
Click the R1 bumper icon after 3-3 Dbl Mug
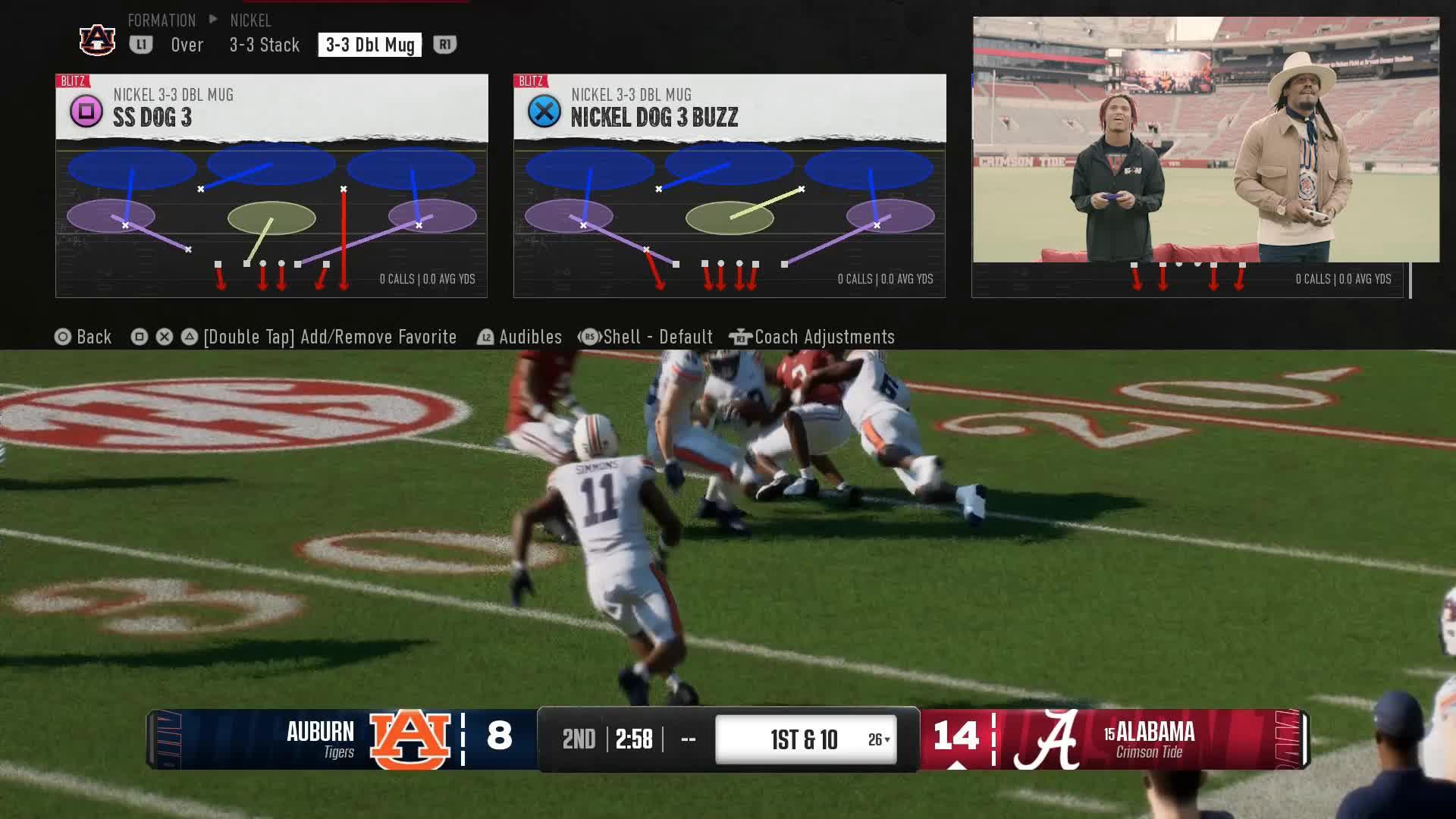[444, 45]
